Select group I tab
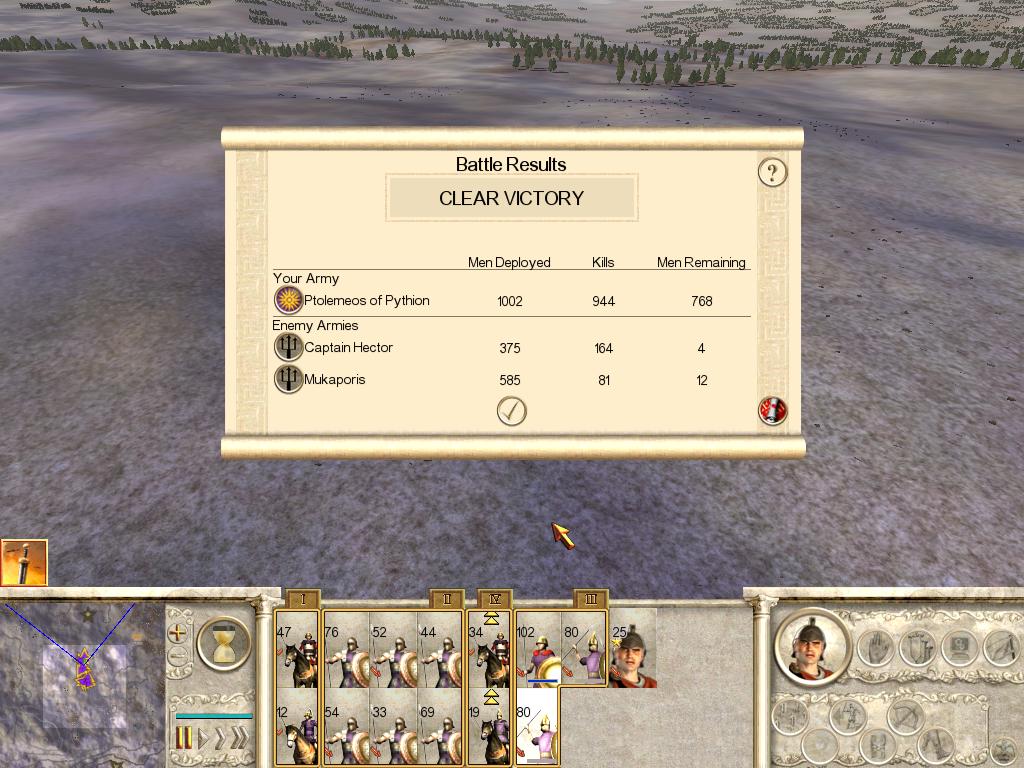Image resolution: width=1024 pixels, height=768 pixels. pos(302,599)
